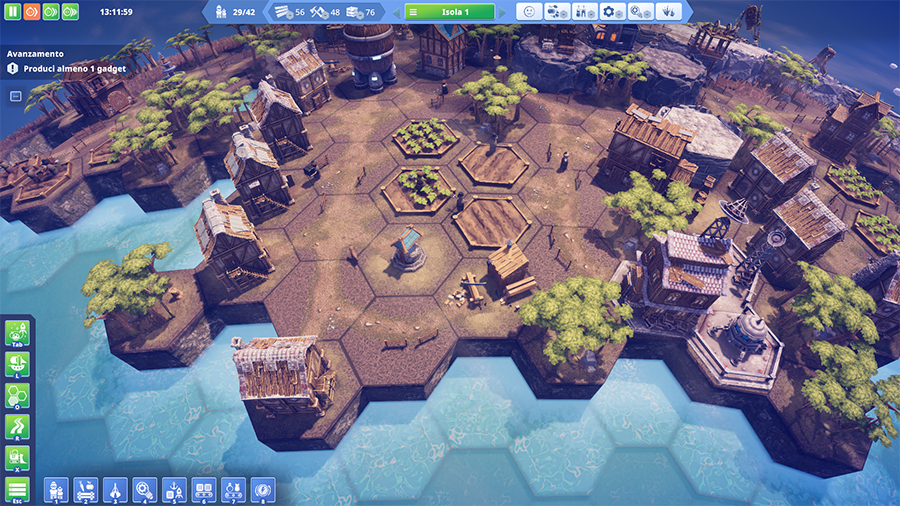Switch to the previous island arrow
900x506 pixels.
tap(397, 12)
